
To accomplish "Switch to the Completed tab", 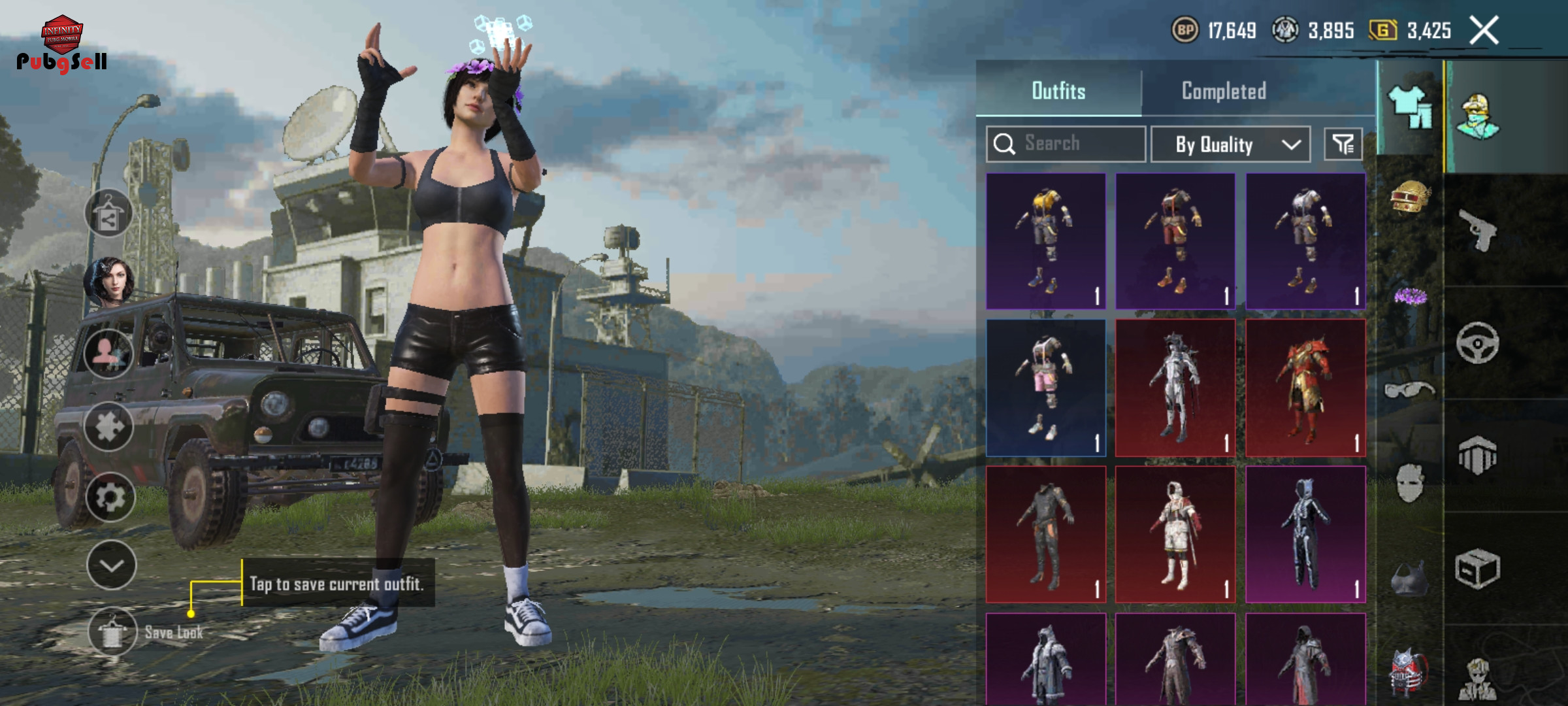I will (1224, 91).
